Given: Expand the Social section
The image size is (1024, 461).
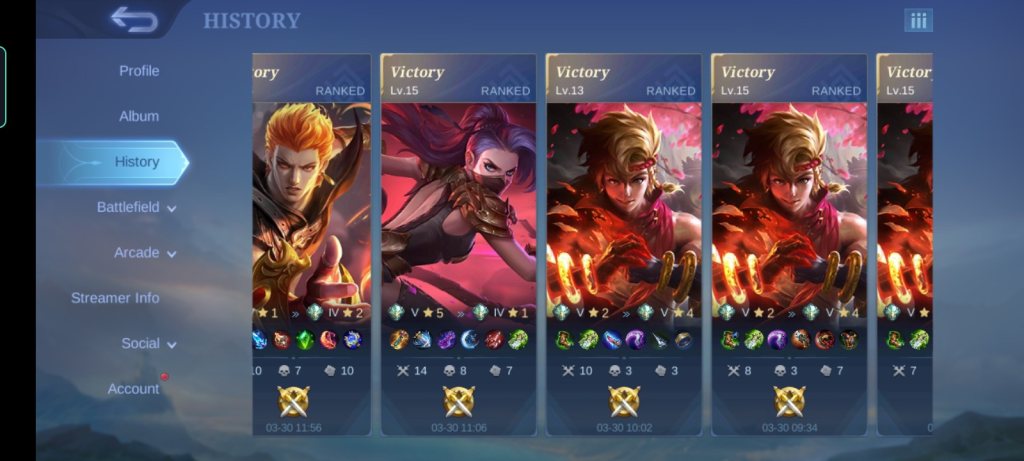Looking at the screenshot, I should pyautogui.click(x=149, y=343).
